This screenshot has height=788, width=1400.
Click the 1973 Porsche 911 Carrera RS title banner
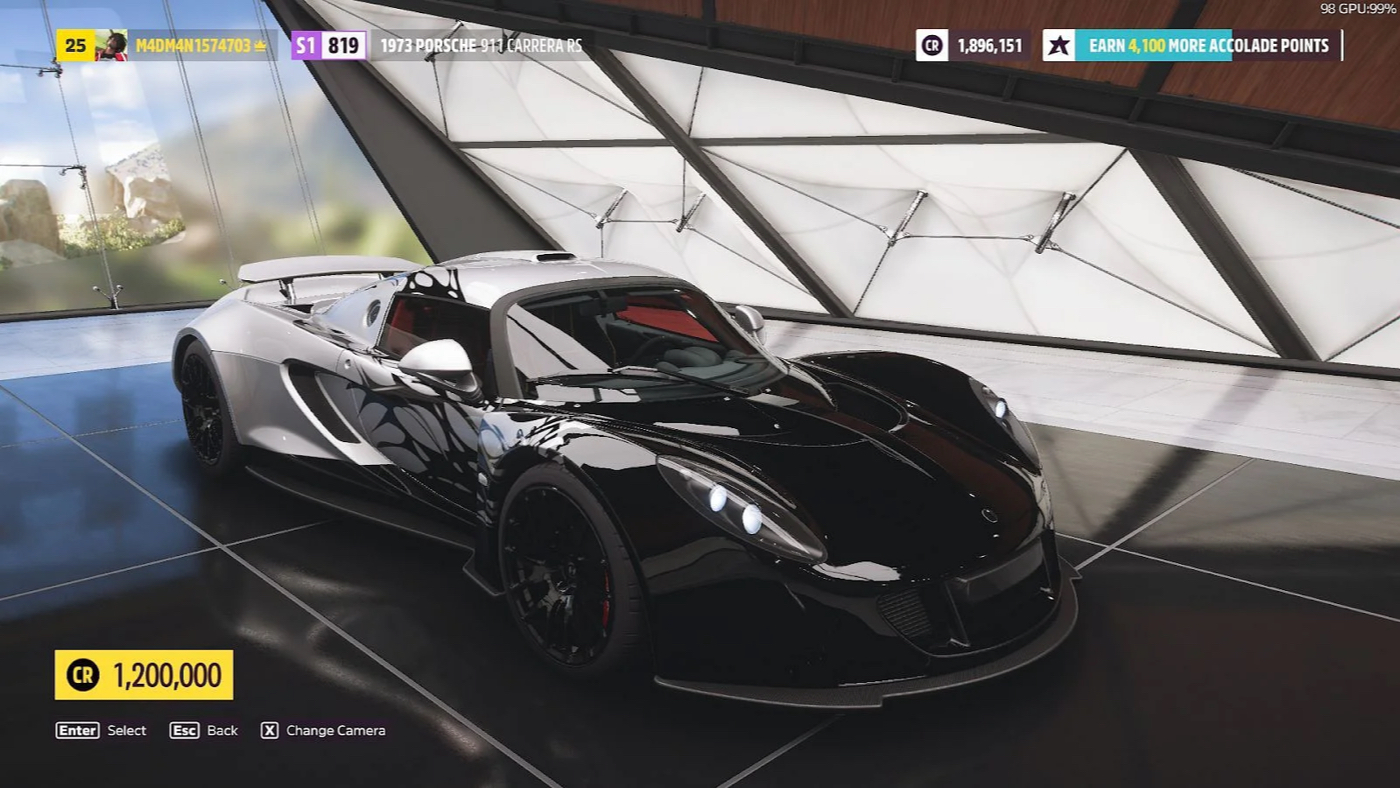pos(480,44)
